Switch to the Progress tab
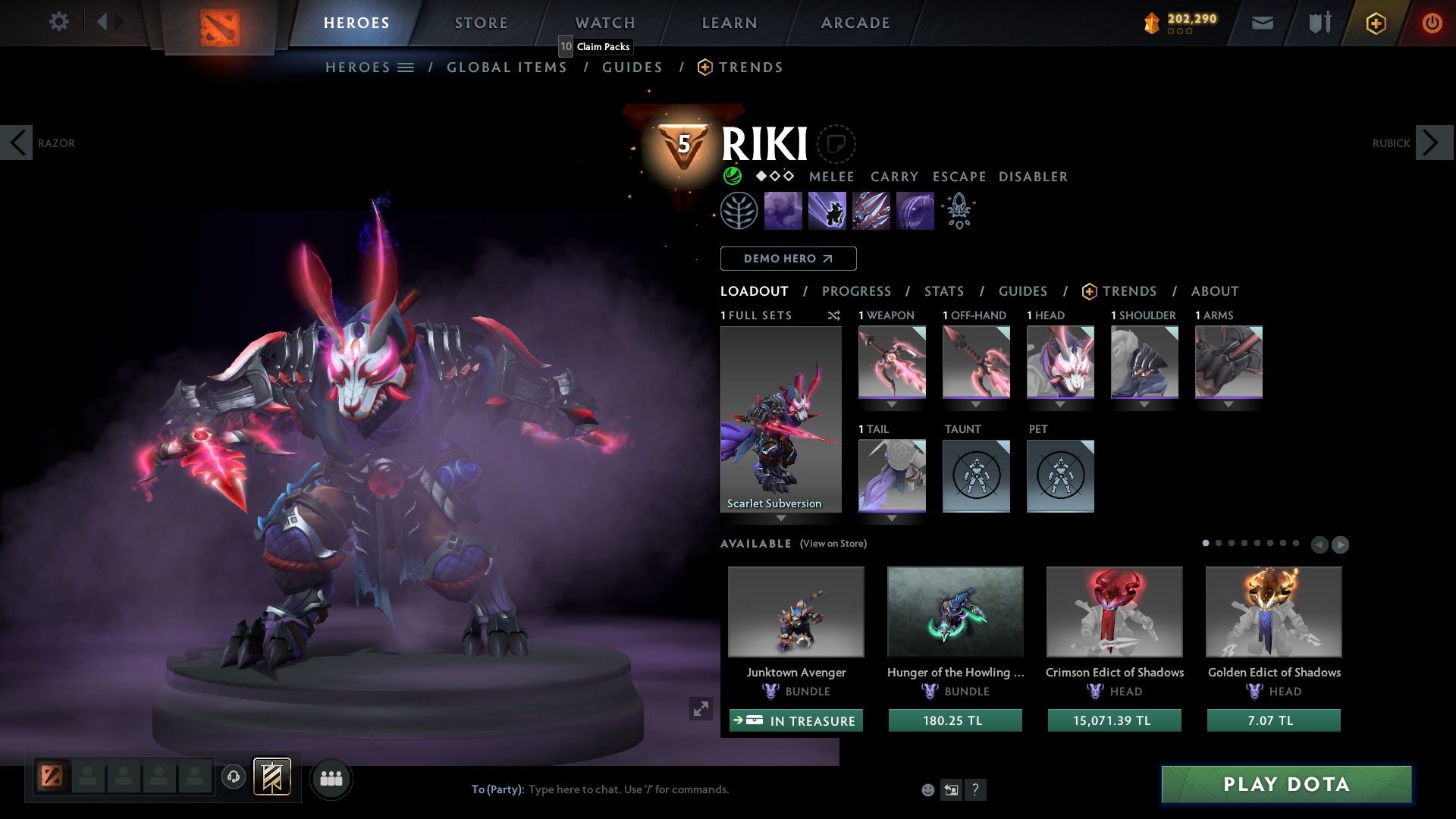This screenshot has width=1456, height=819. point(857,291)
